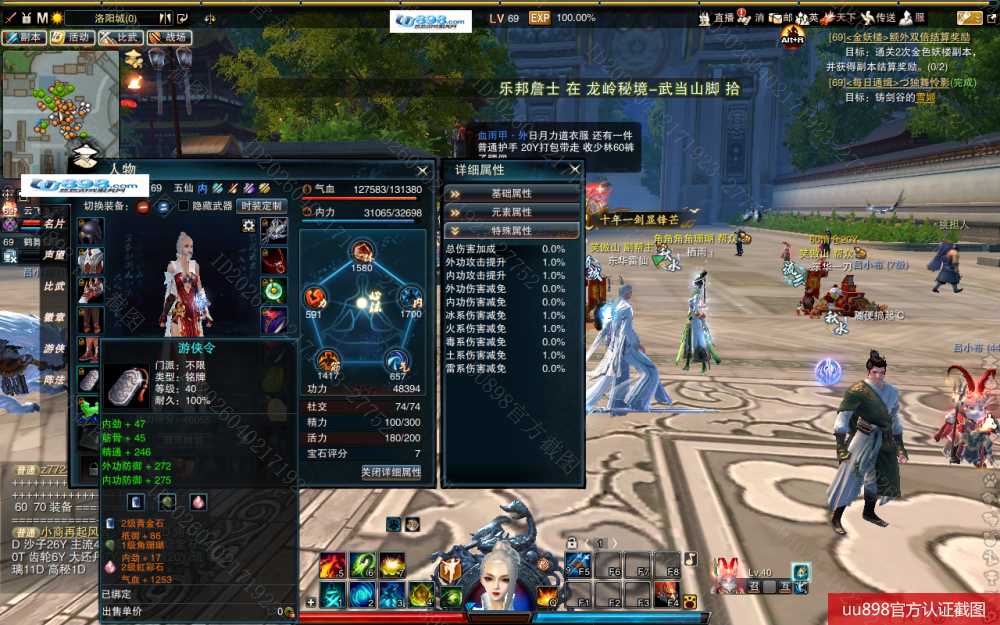This screenshot has width=1000, height=625.
Task: Select the green jade ring equipment slot
Action: (x=274, y=290)
